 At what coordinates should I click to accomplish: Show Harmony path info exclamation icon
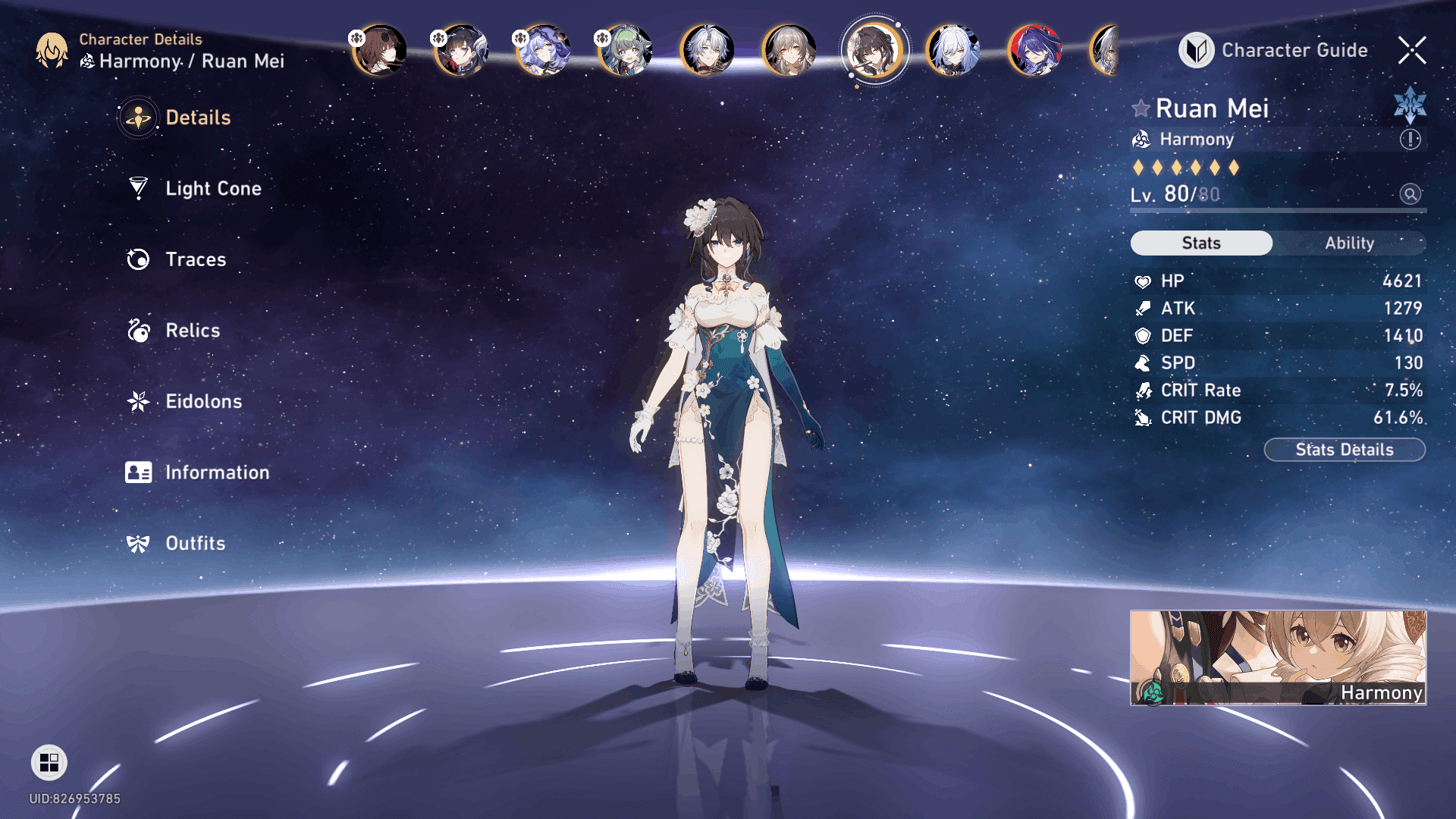click(1410, 140)
